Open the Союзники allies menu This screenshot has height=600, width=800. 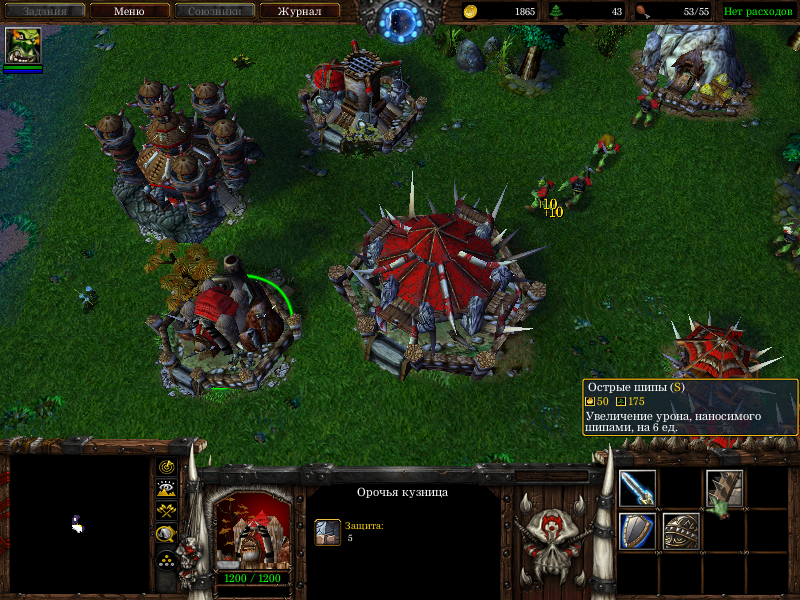213,12
